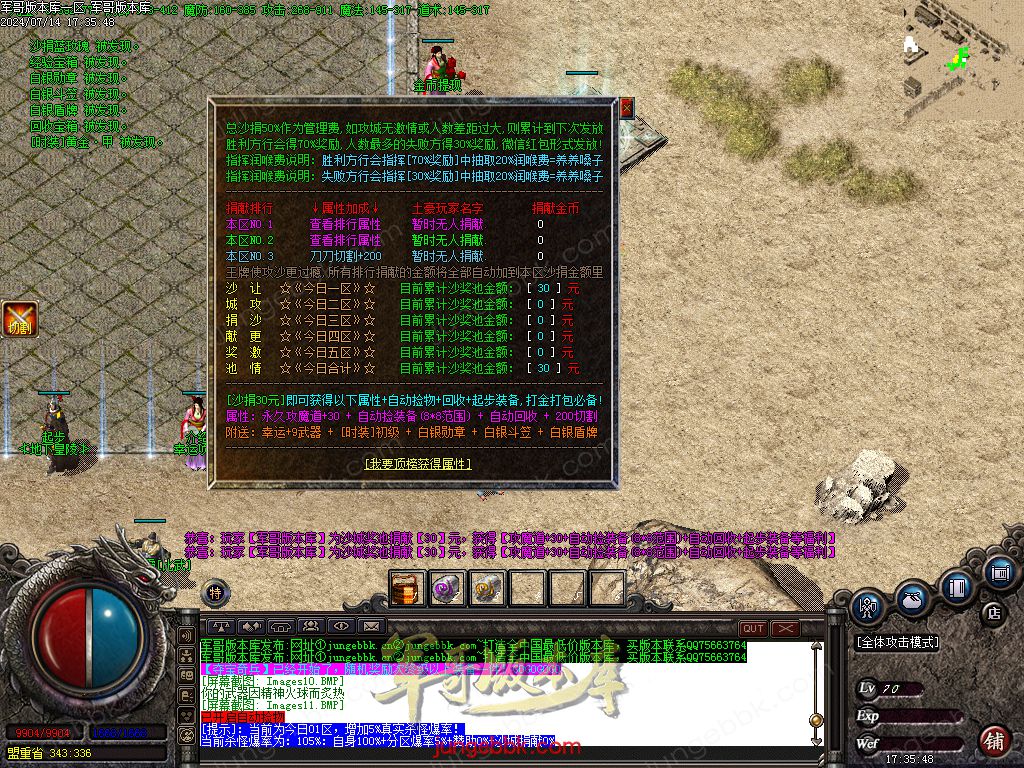Click the 我要顶榜获得属性 link
Viewport: 1024px width, 768px height.
pos(417,464)
